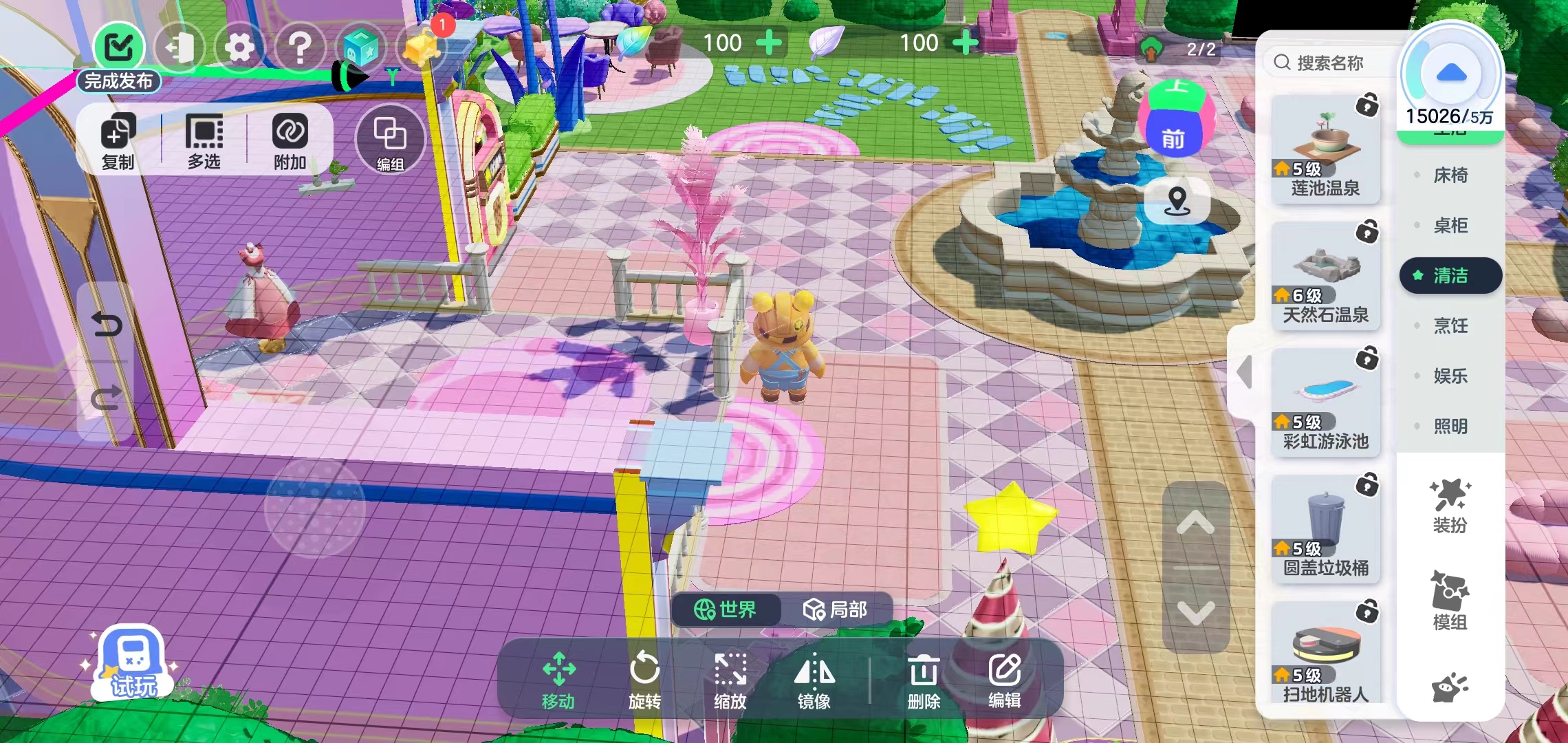
Task: Select the 复制 copy tool
Action: [118, 141]
